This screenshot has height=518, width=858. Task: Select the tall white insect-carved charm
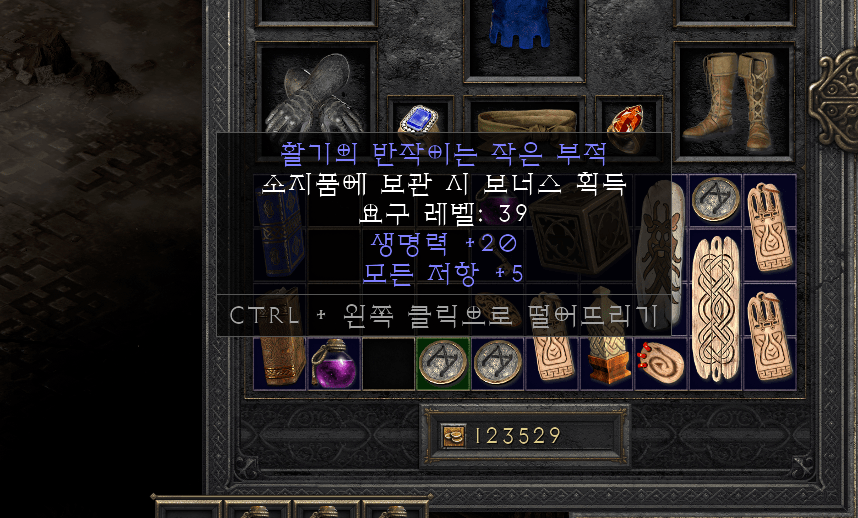[x=661, y=254]
